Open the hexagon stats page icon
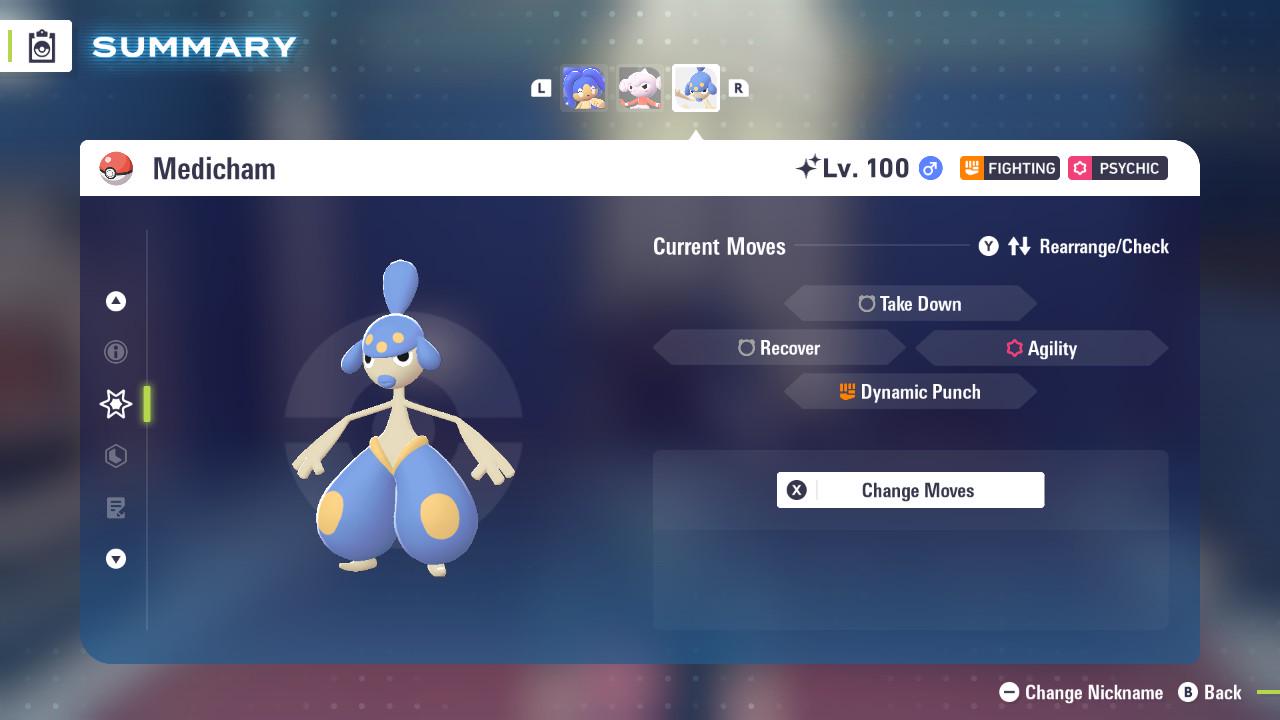 (x=115, y=456)
